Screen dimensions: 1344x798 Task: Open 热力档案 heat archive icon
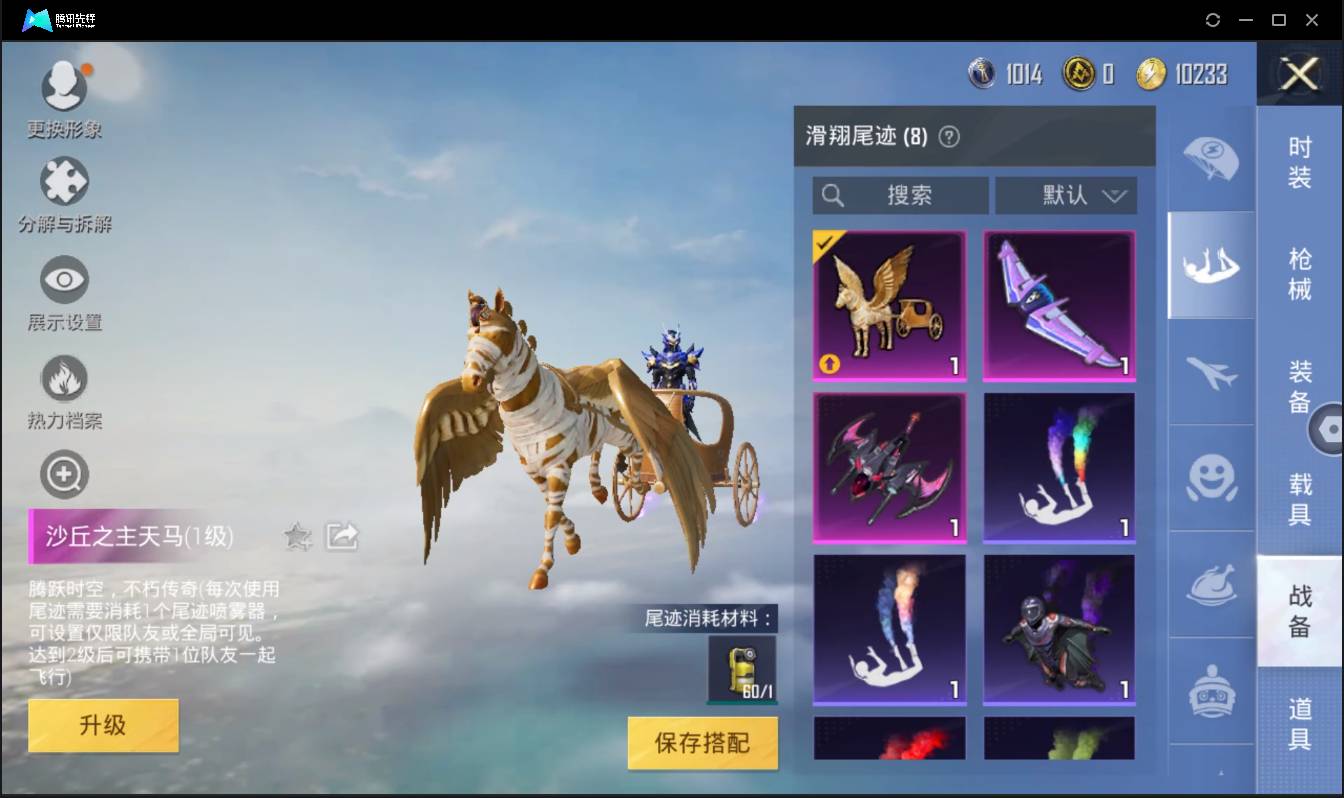pyautogui.click(x=64, y=377)
